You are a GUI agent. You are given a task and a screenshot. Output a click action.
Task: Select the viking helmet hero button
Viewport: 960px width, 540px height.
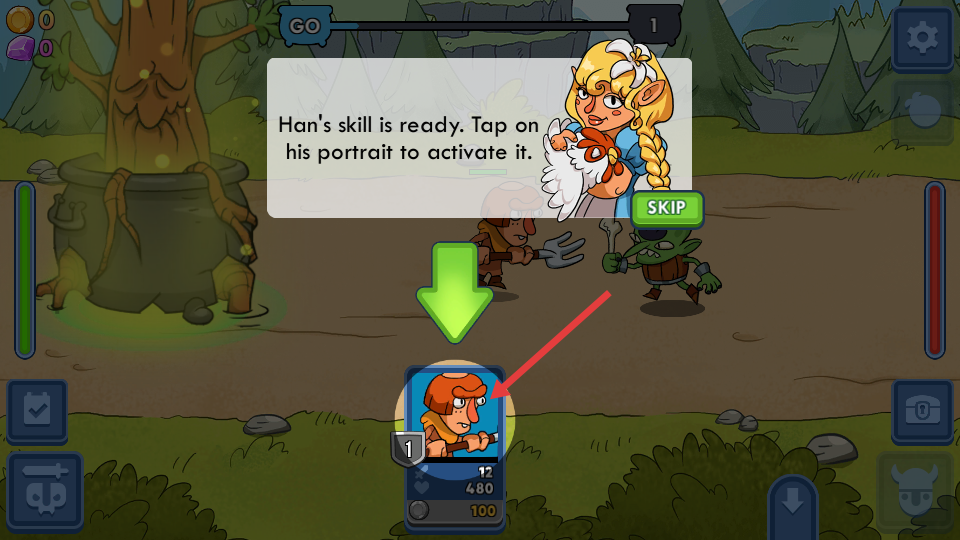915,492
